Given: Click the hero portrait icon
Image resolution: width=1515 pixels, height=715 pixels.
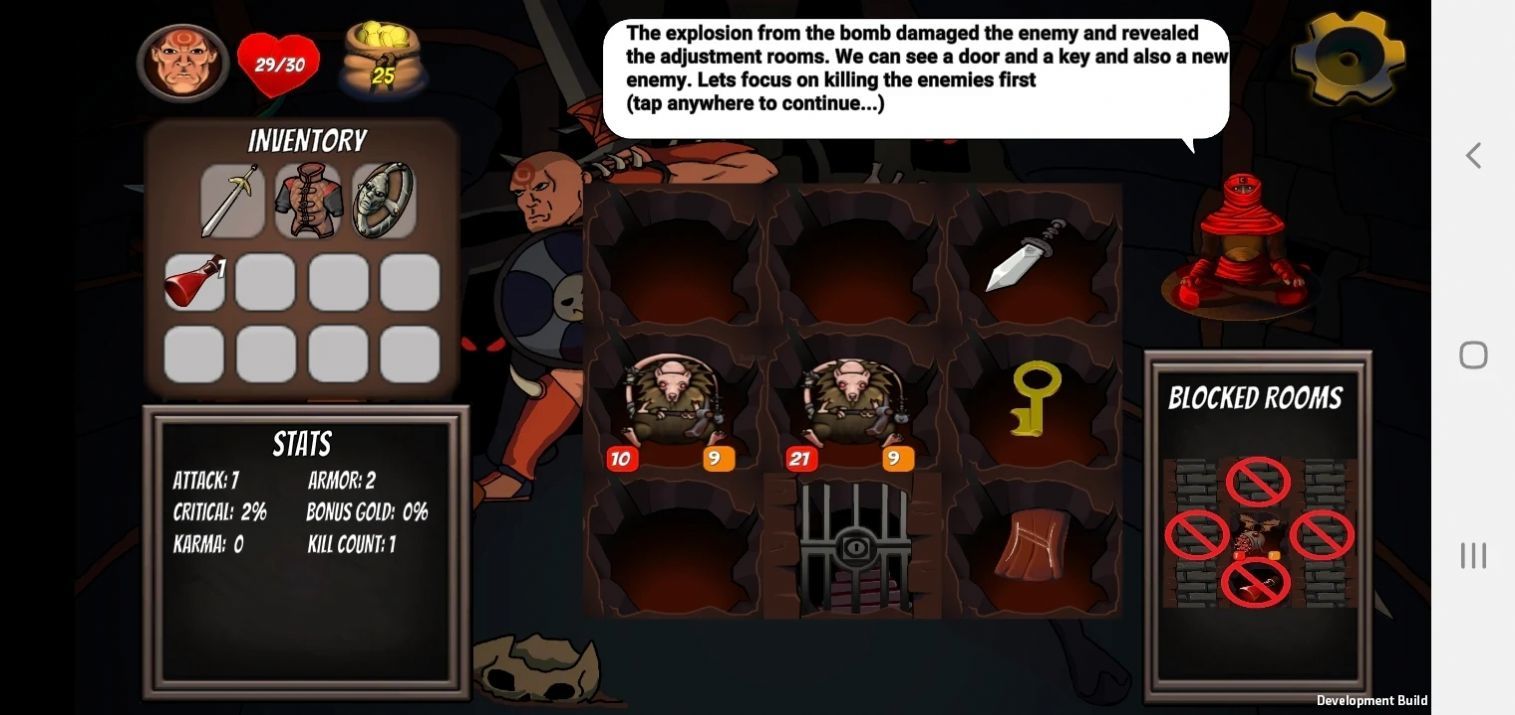Looking at the screenshot, I should (183, 63).
